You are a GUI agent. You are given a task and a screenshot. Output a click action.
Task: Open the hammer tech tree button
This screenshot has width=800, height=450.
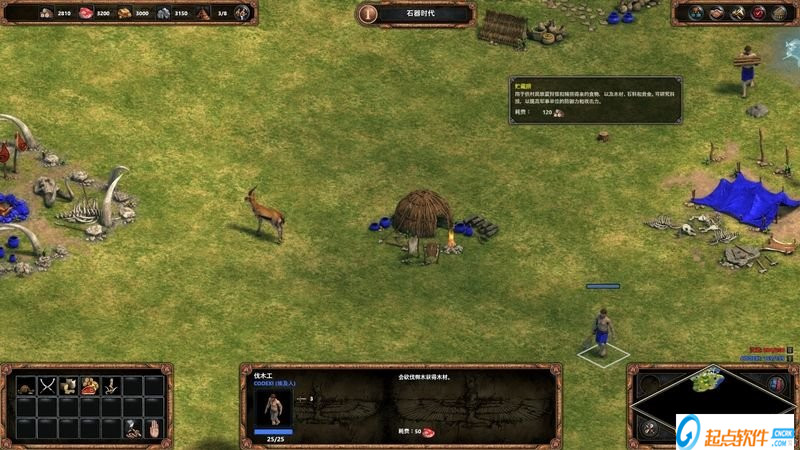(x=738, y=13)
